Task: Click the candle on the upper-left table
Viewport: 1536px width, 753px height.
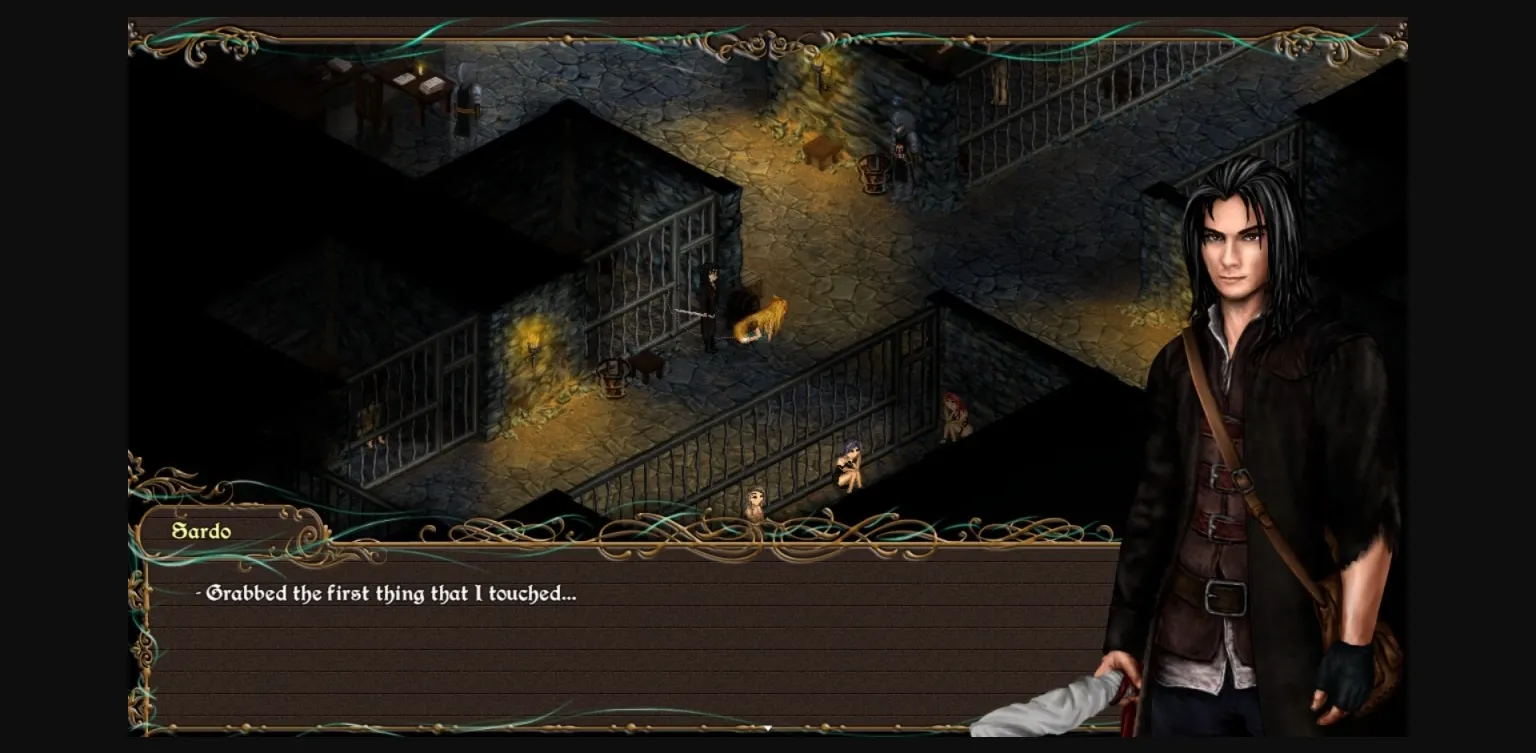Action: (x=420, y=70)
